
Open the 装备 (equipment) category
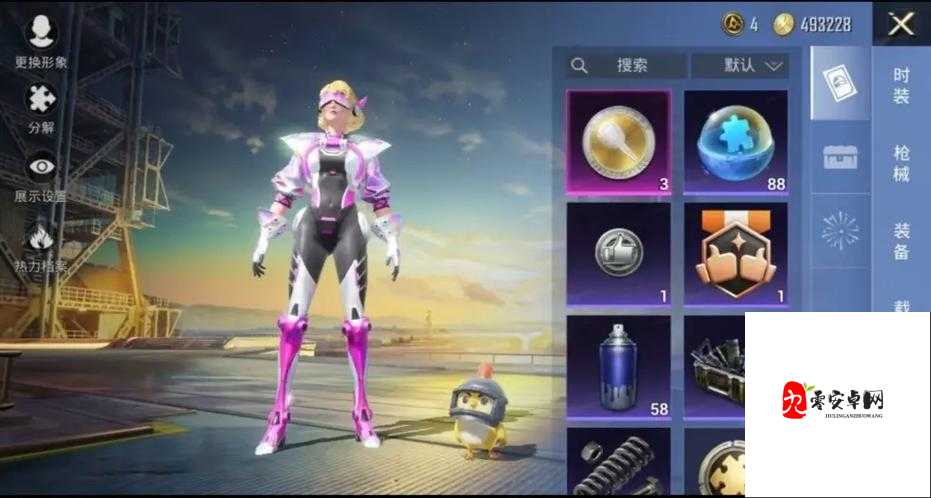pyautogui.click(x=901, y=240)
